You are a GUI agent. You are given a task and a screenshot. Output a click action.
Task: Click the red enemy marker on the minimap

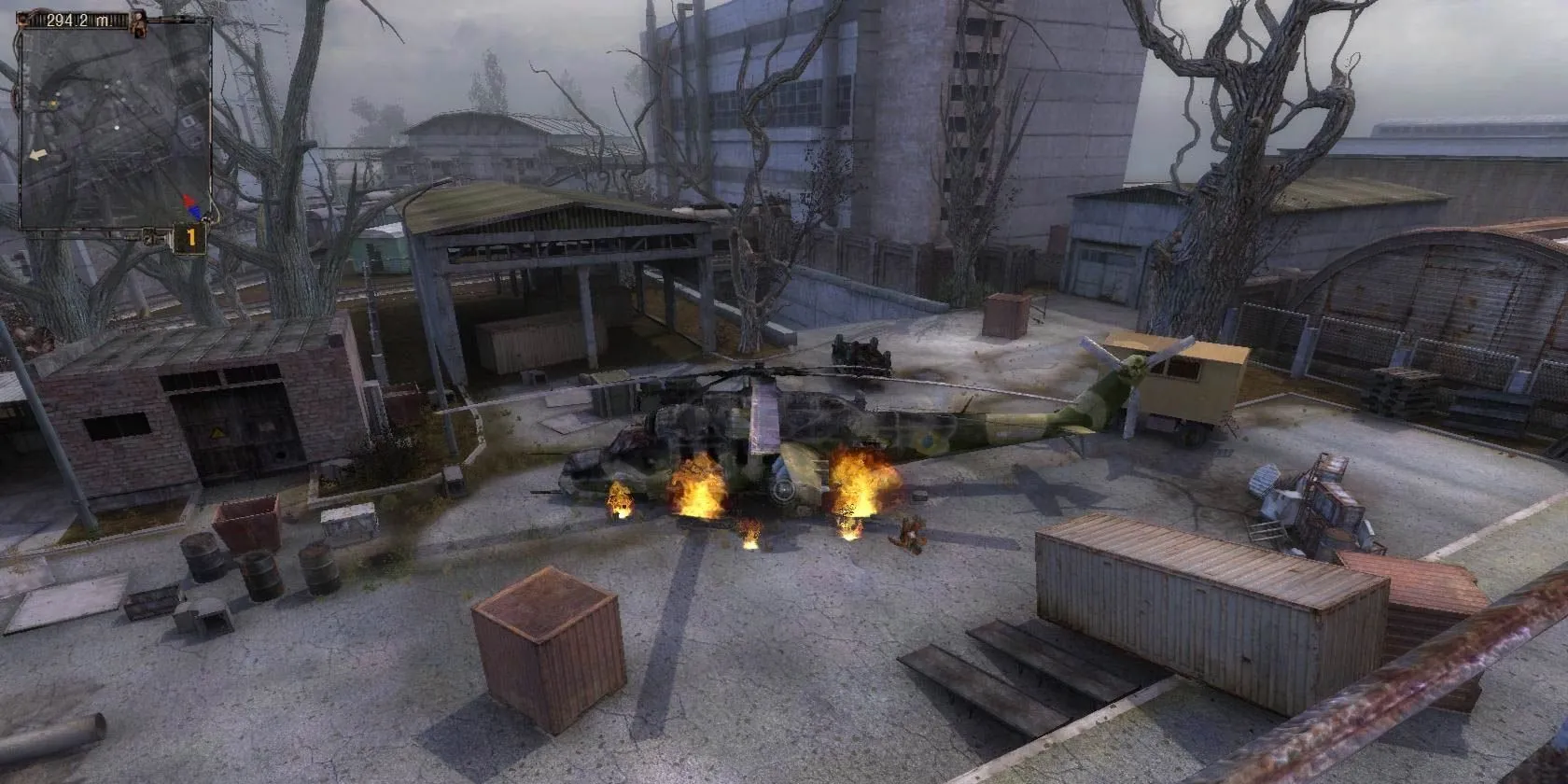(x=187, y=198)
